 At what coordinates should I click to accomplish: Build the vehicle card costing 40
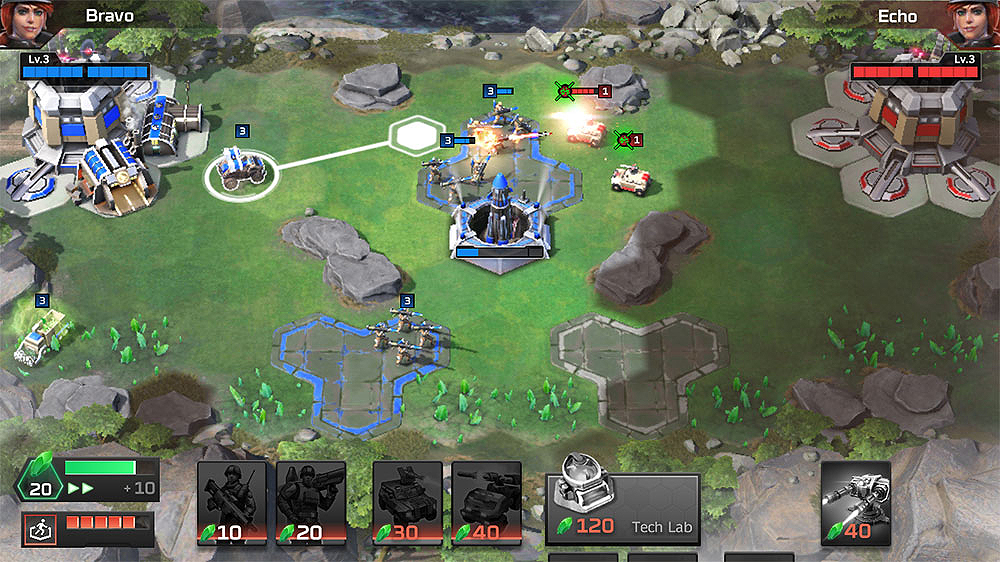486,502
